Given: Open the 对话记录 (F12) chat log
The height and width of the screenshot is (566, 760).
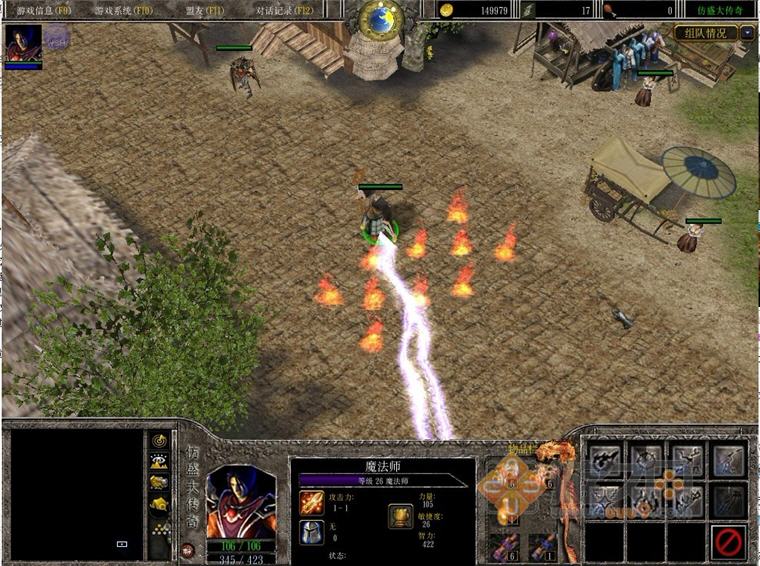Looking at the screenshot, I should (x=285, y=9).
